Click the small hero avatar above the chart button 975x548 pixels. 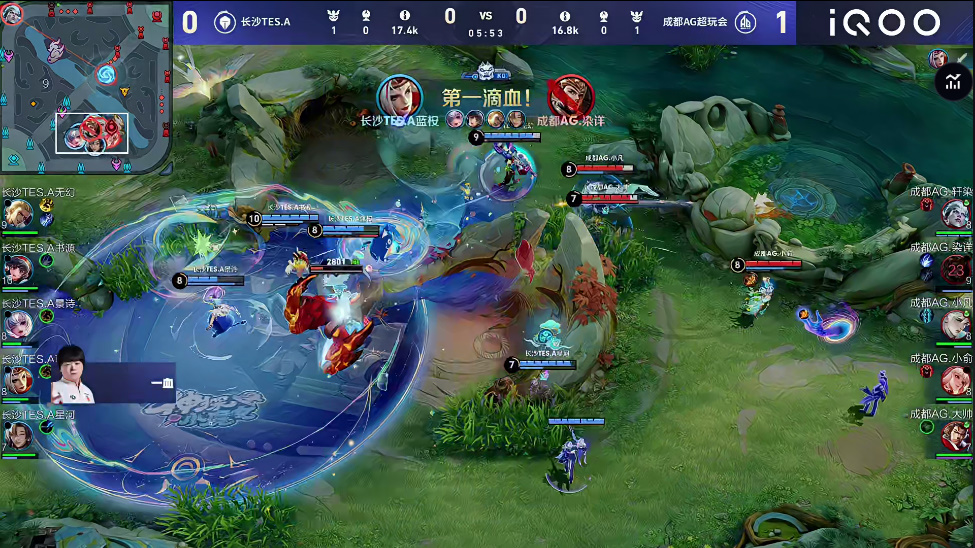coord(937,58)
